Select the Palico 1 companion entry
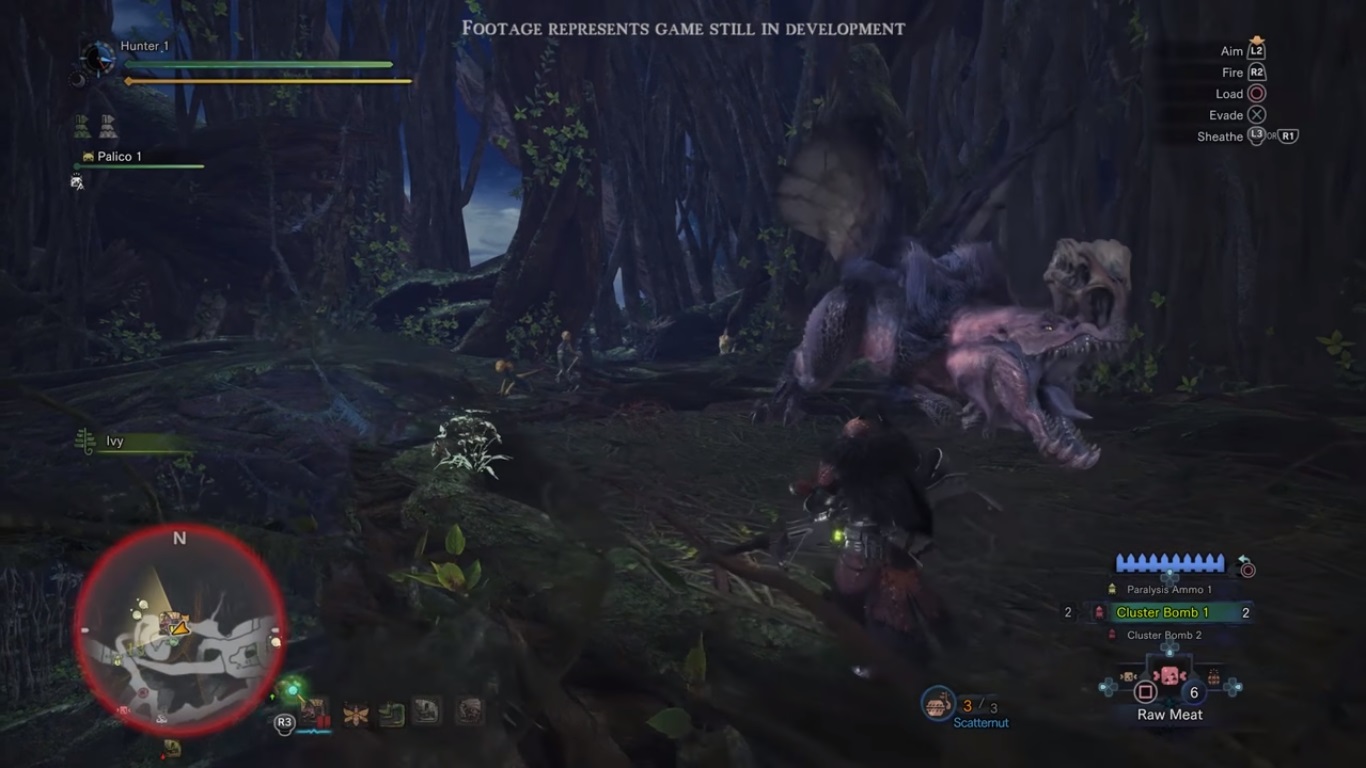Viewport: 1366px width, 768px height. click(118, 157)
